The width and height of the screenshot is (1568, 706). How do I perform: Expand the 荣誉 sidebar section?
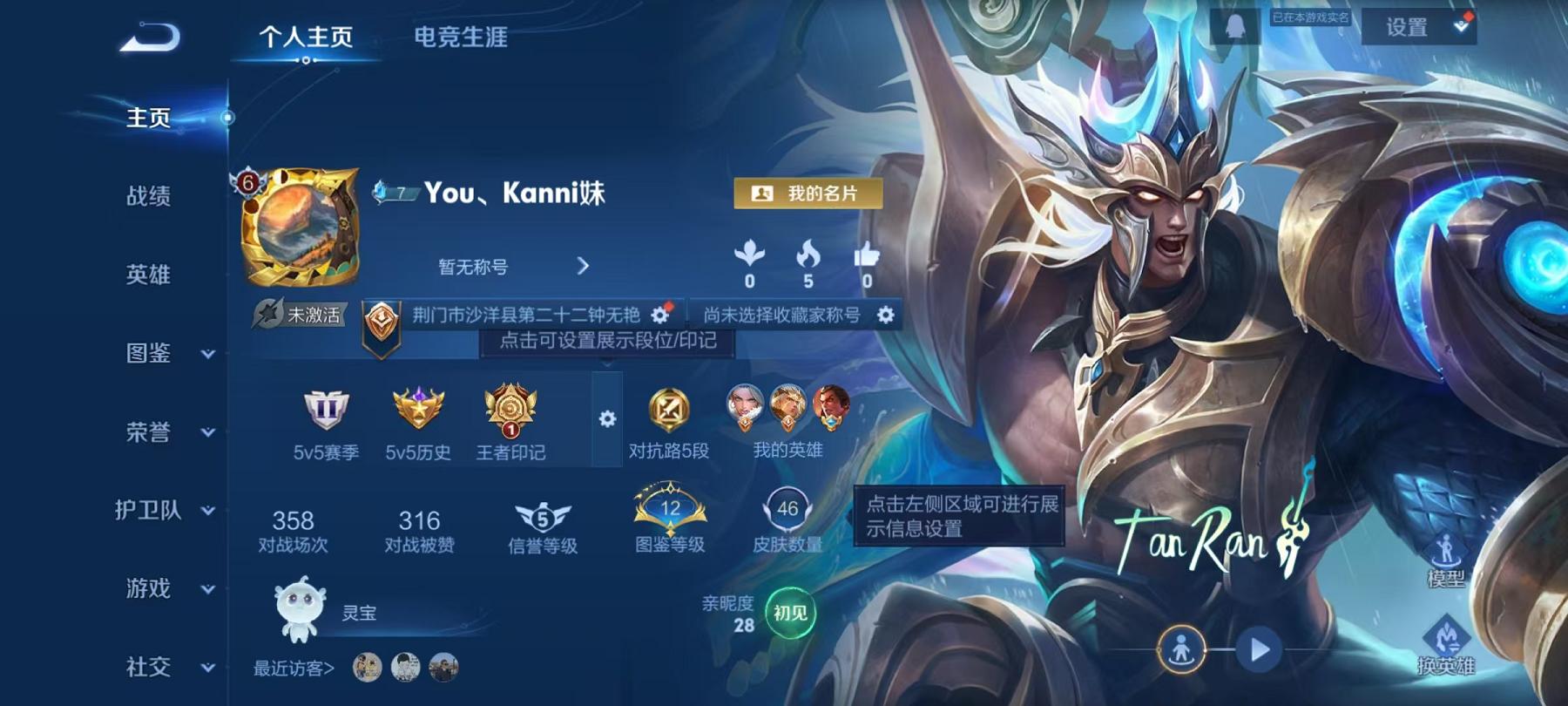(148, 432)
